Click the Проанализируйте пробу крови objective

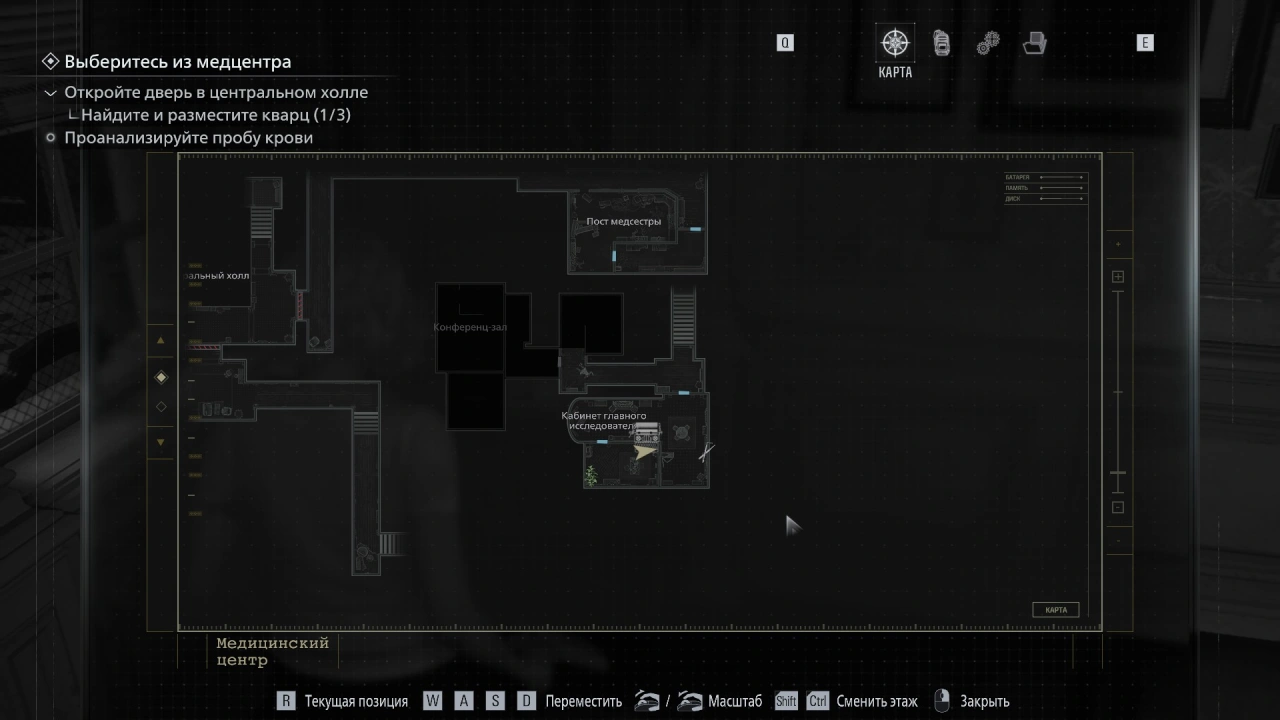pyautogui.click(x=188, y=138)
